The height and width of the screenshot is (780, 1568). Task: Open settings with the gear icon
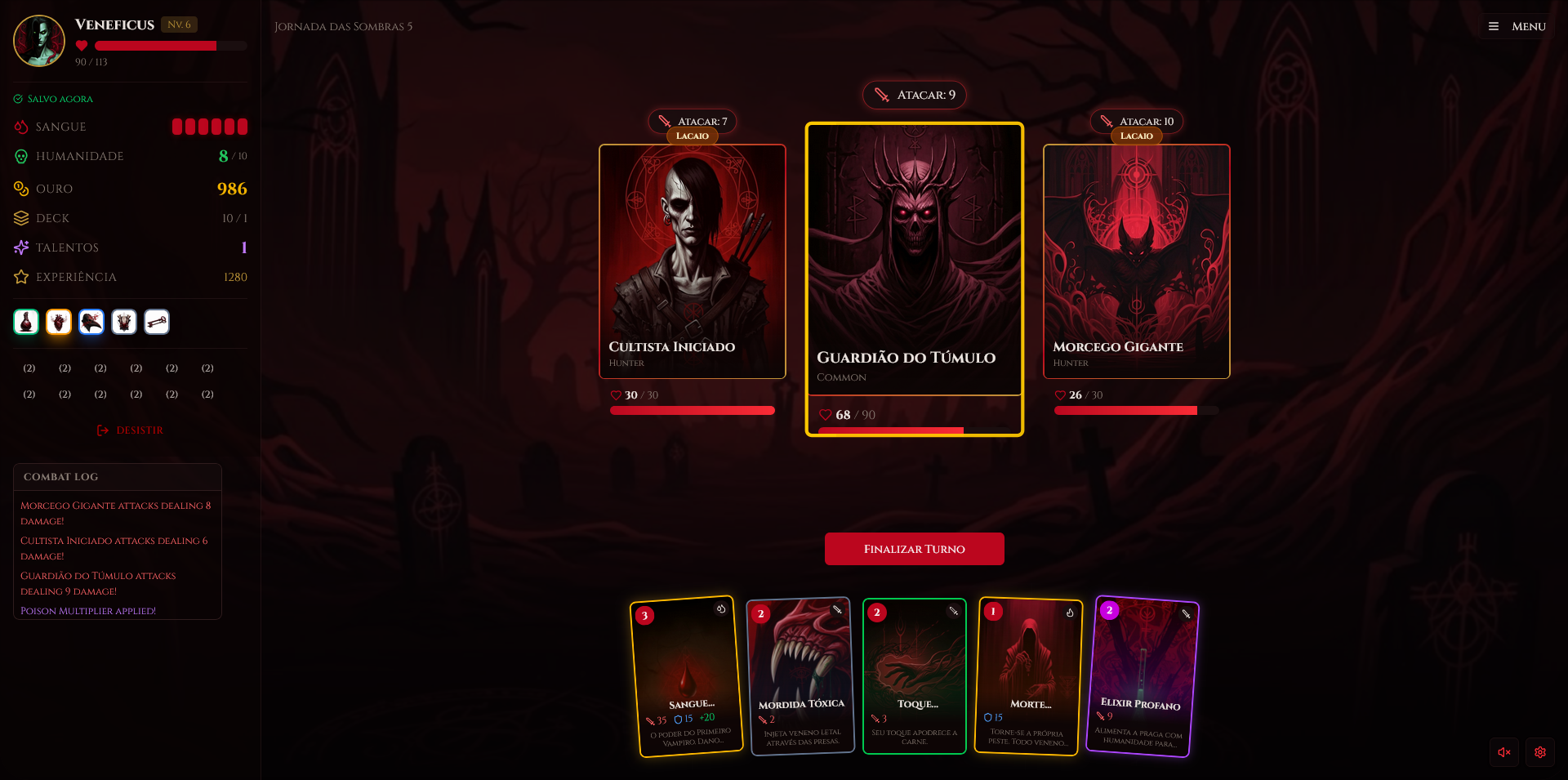point(1540,752)
